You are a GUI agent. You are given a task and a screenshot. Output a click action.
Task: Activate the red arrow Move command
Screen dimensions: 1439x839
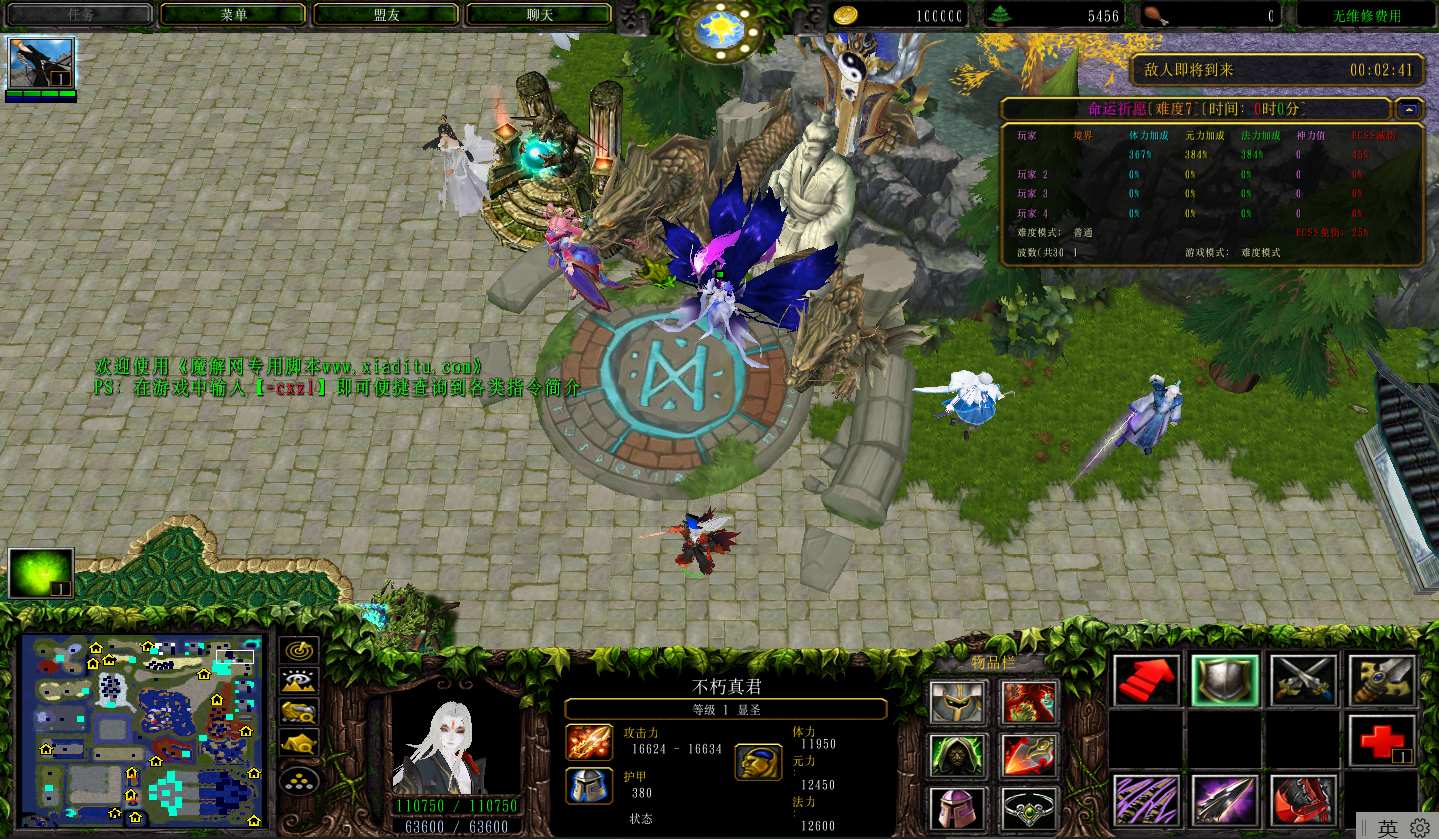point(1146,680)
